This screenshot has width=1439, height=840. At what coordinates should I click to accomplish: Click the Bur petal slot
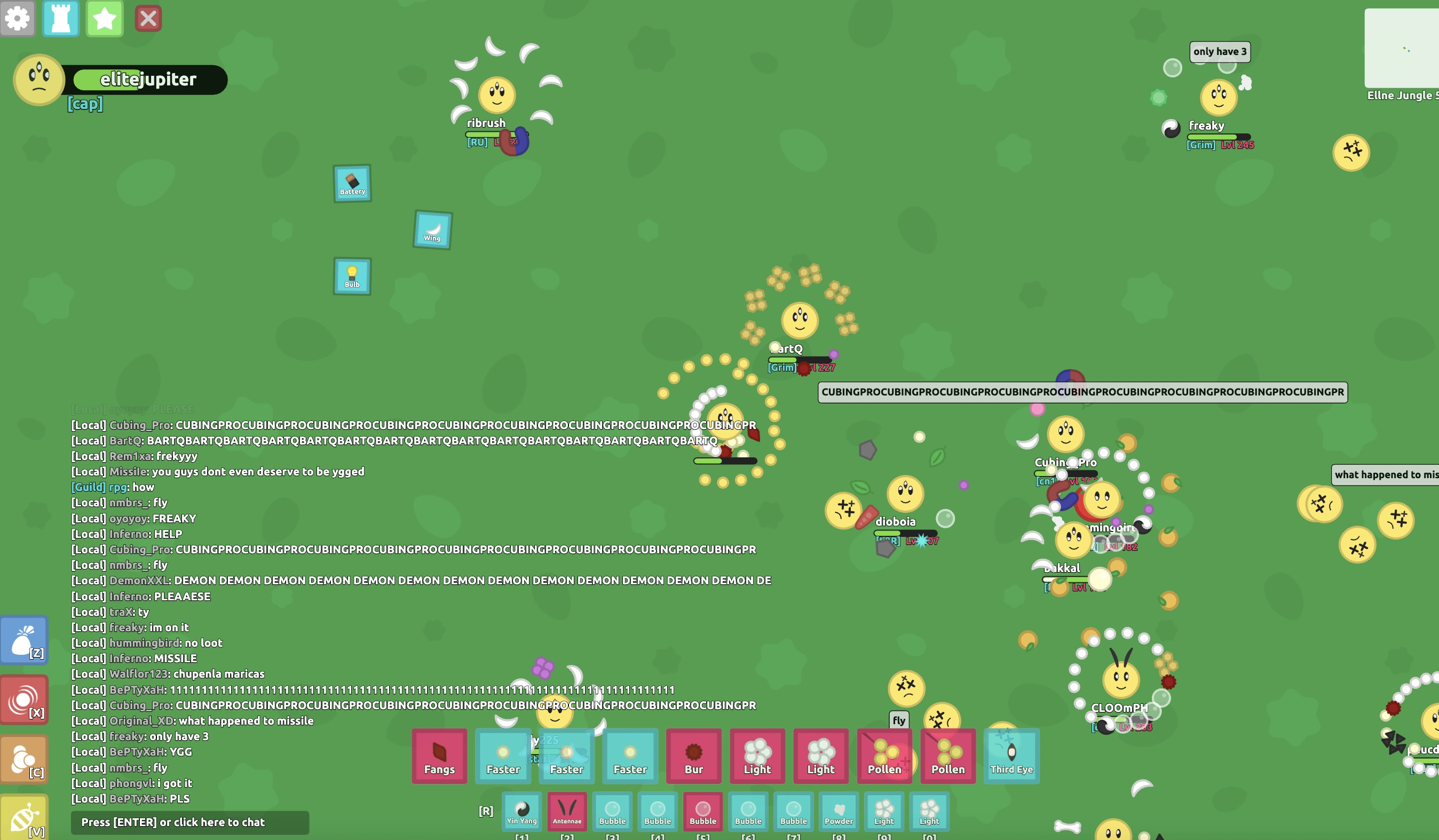(693, 757)
